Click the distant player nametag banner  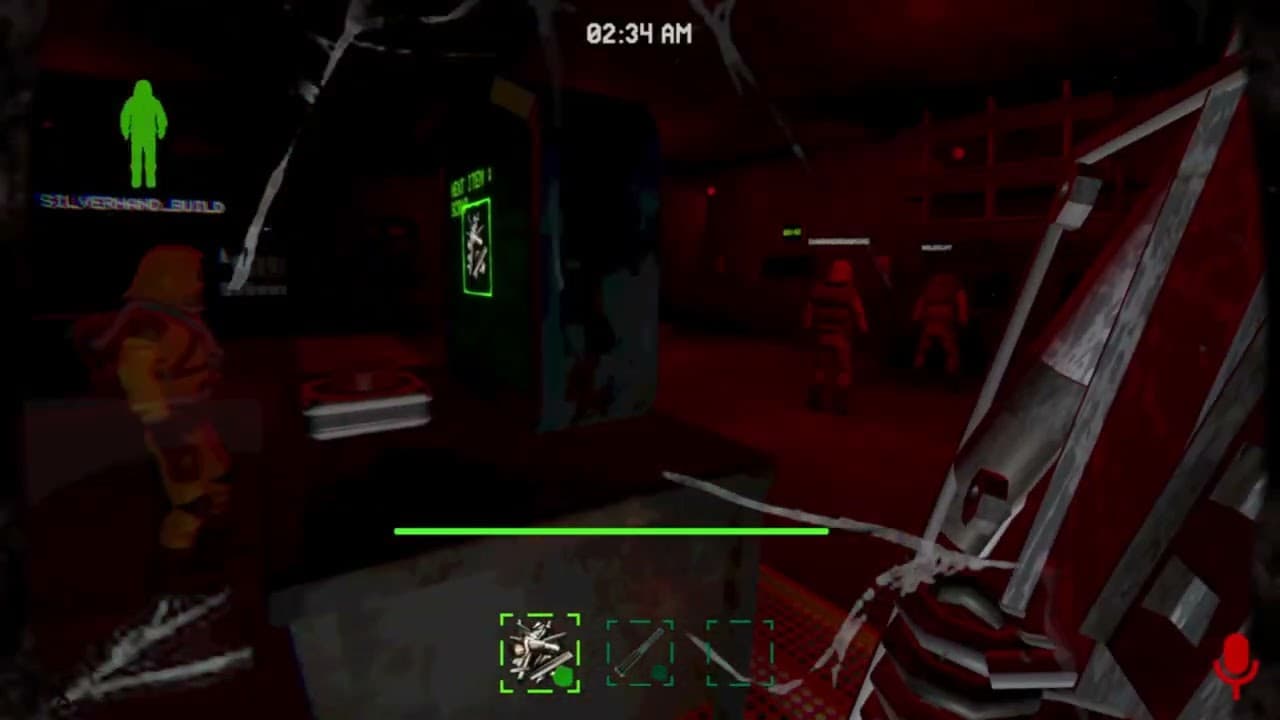pos(840,240)
